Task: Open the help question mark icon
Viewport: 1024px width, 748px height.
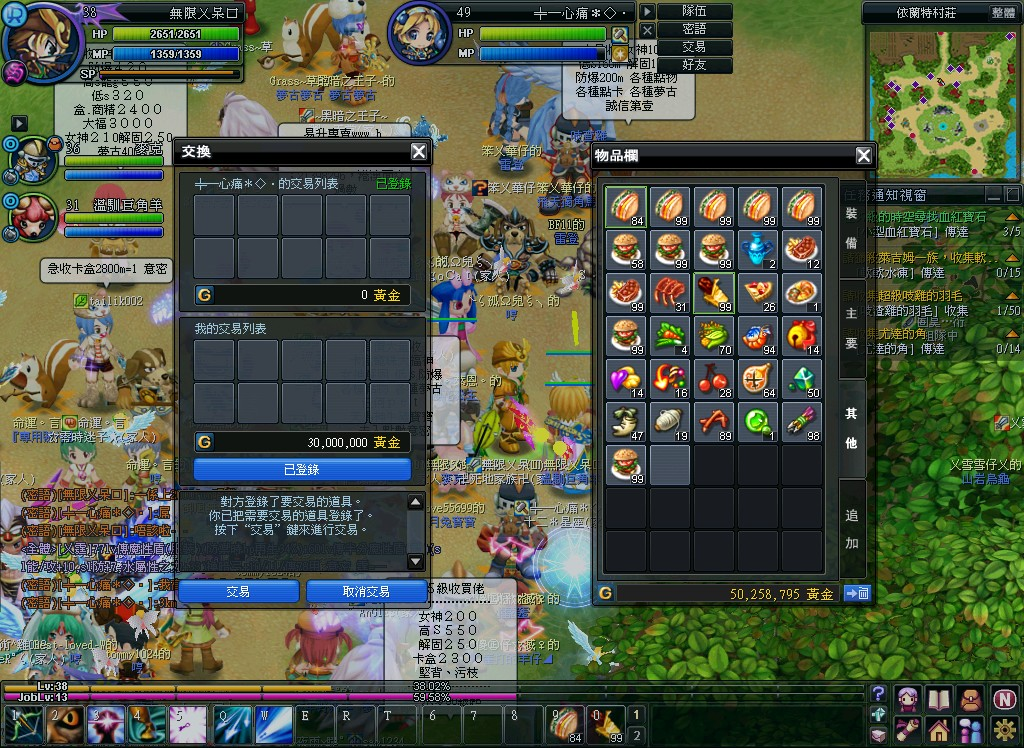Action: point(878,693)
